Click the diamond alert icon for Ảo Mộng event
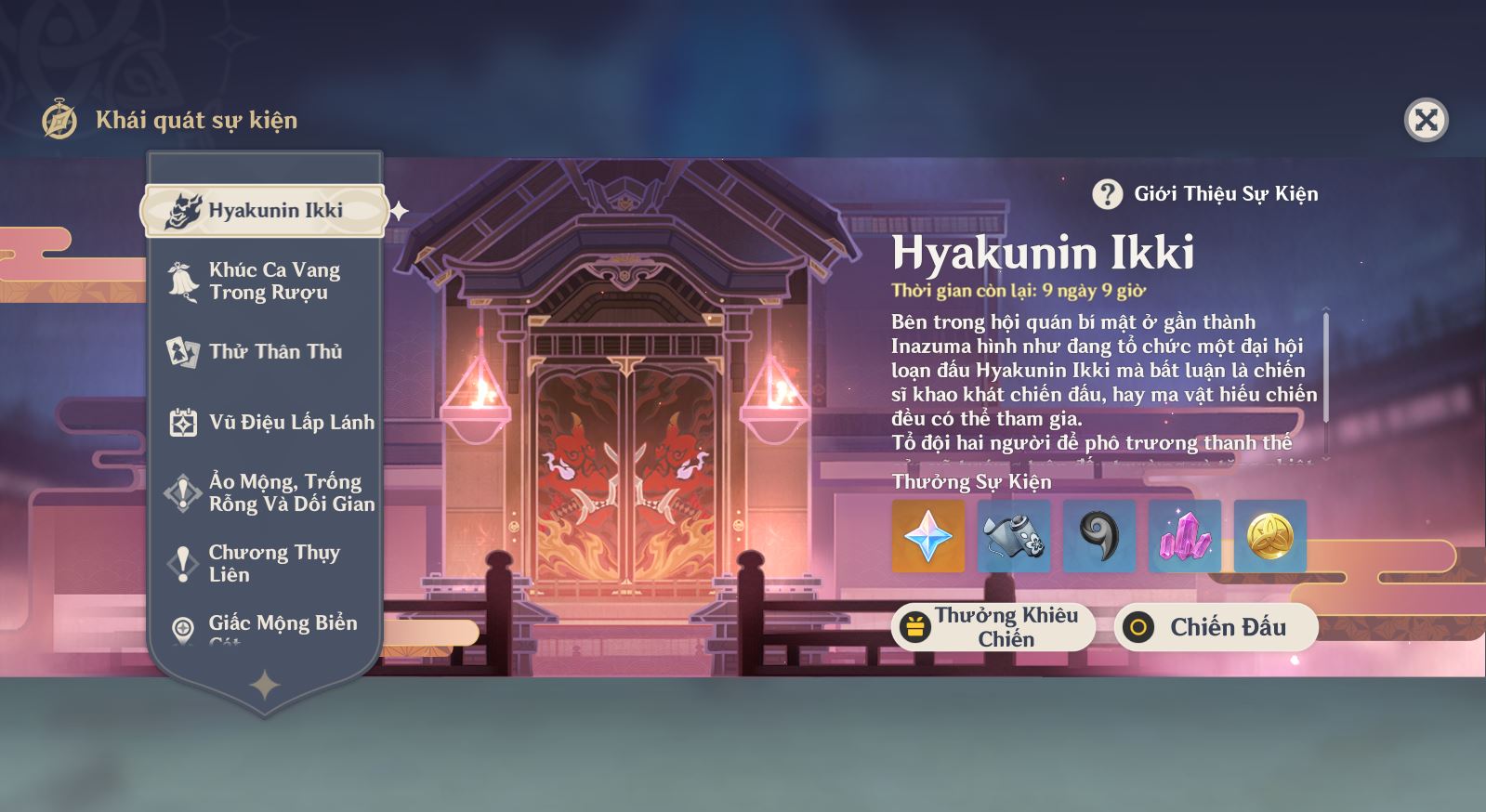Image resolution: width=1486 pixels, height=812 pixels. 182,492
